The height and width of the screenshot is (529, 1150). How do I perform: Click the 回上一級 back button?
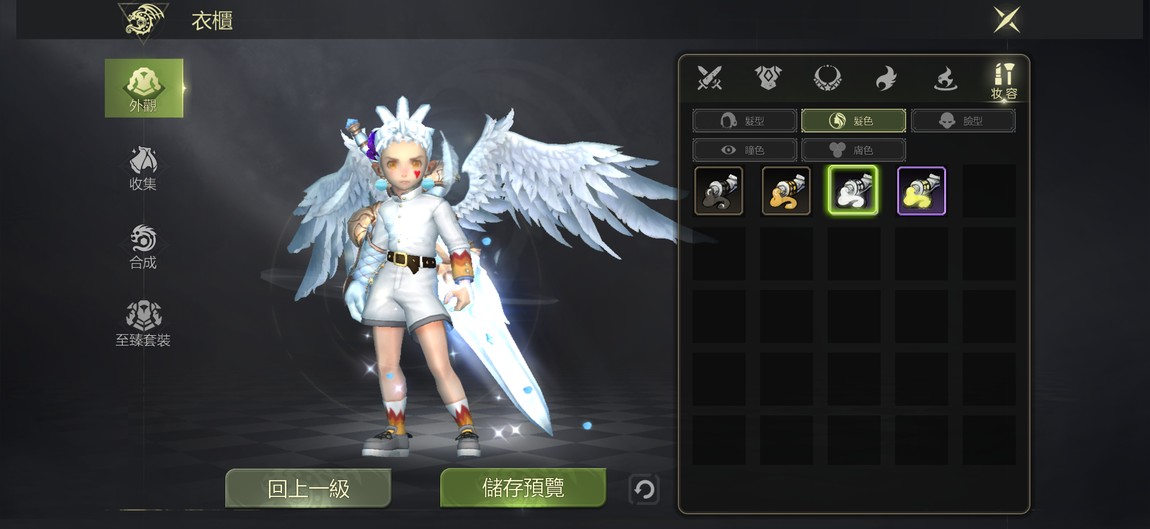click(x=308, y=488)
